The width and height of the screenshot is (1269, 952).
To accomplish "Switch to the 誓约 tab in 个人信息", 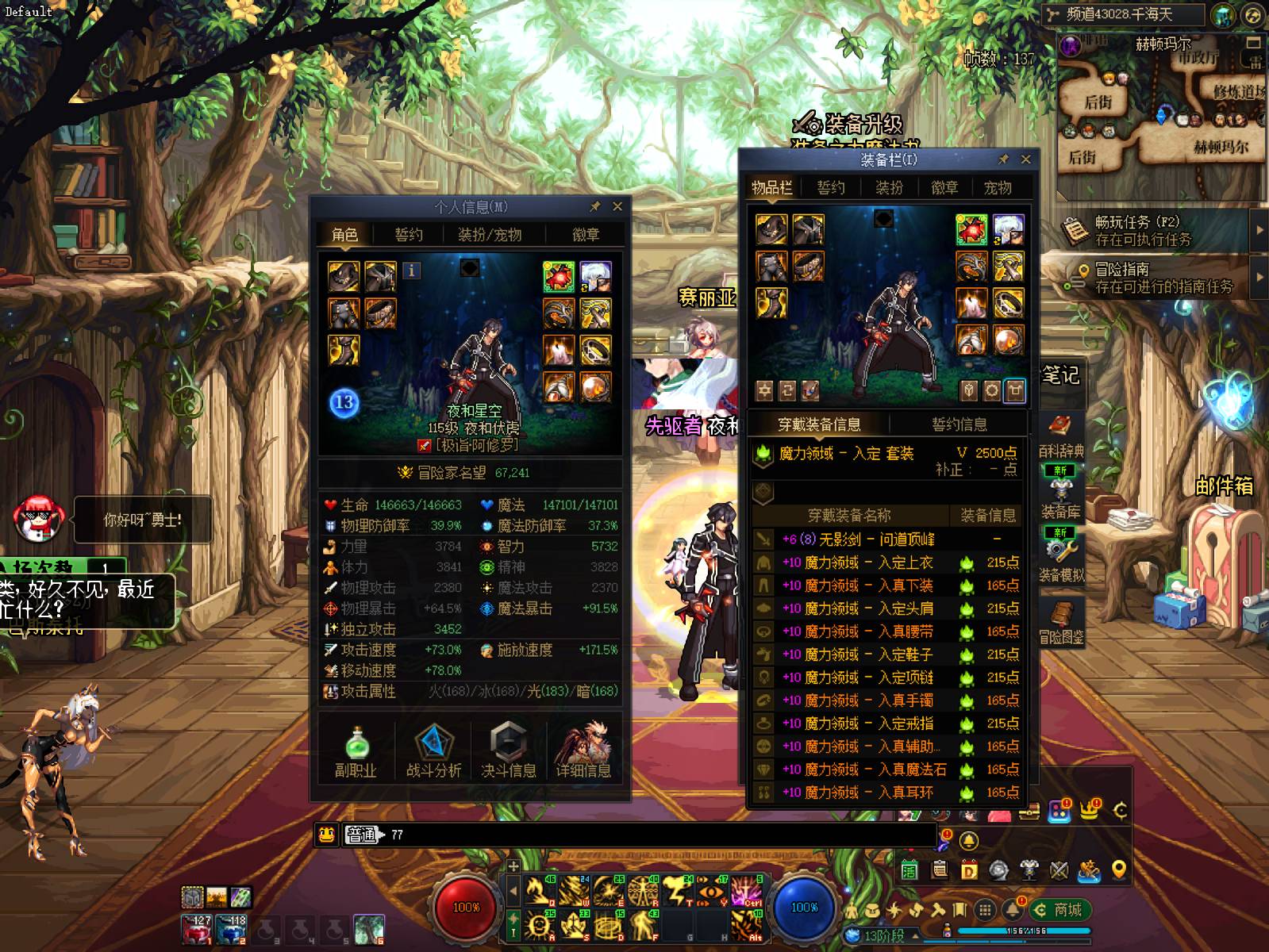I will pyautogui.click(x=409, y=235).
